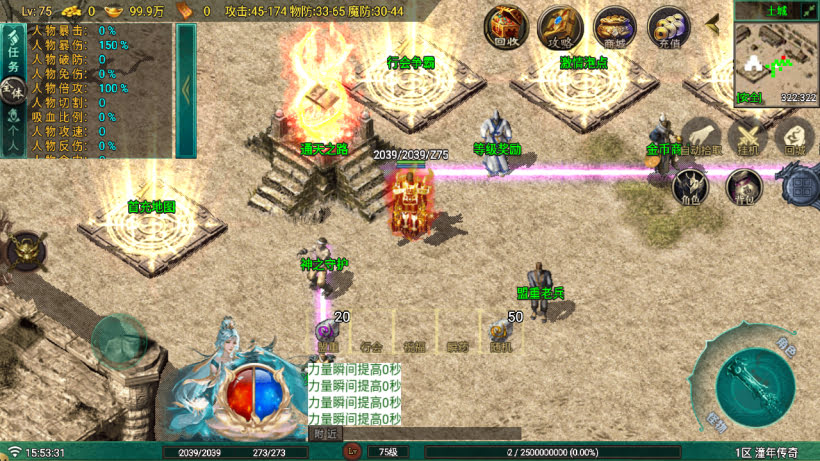Collapse the top icon row with the arrow
Image resolution: width=820 pixels, height=461 pixels.
(x=713, y=22)
